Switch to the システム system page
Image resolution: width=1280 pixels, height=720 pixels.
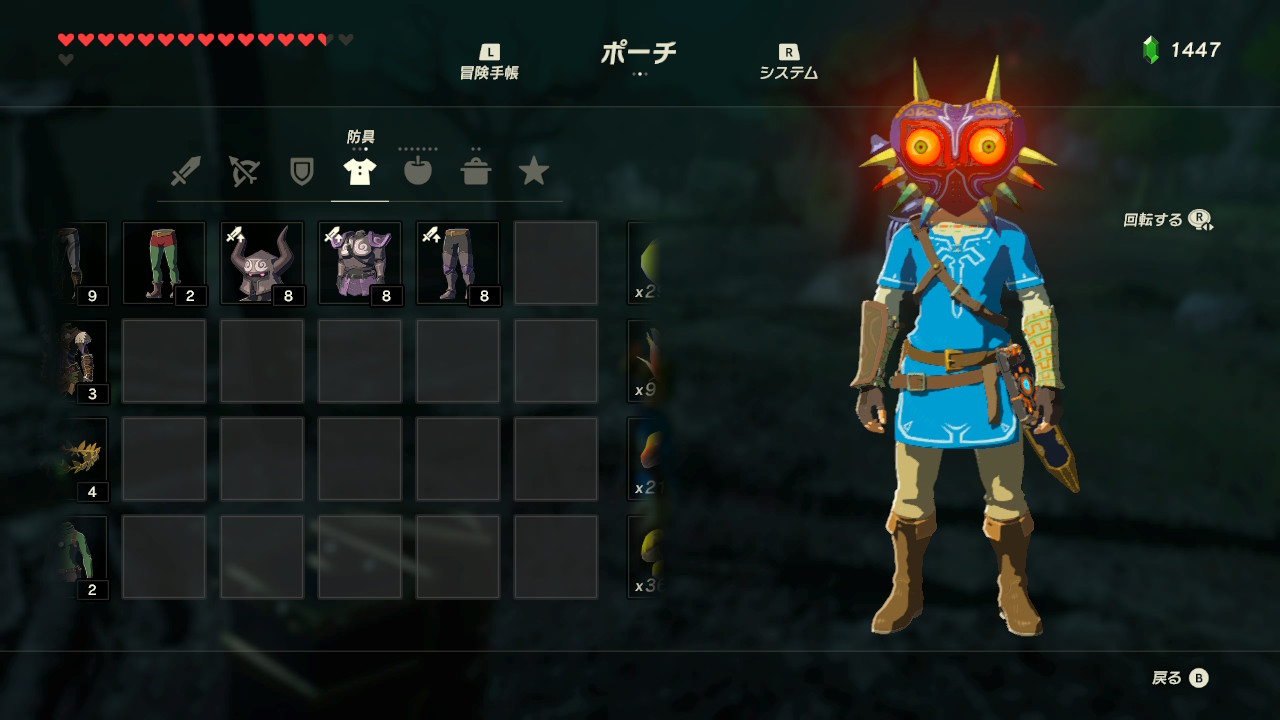coord(788,62)
